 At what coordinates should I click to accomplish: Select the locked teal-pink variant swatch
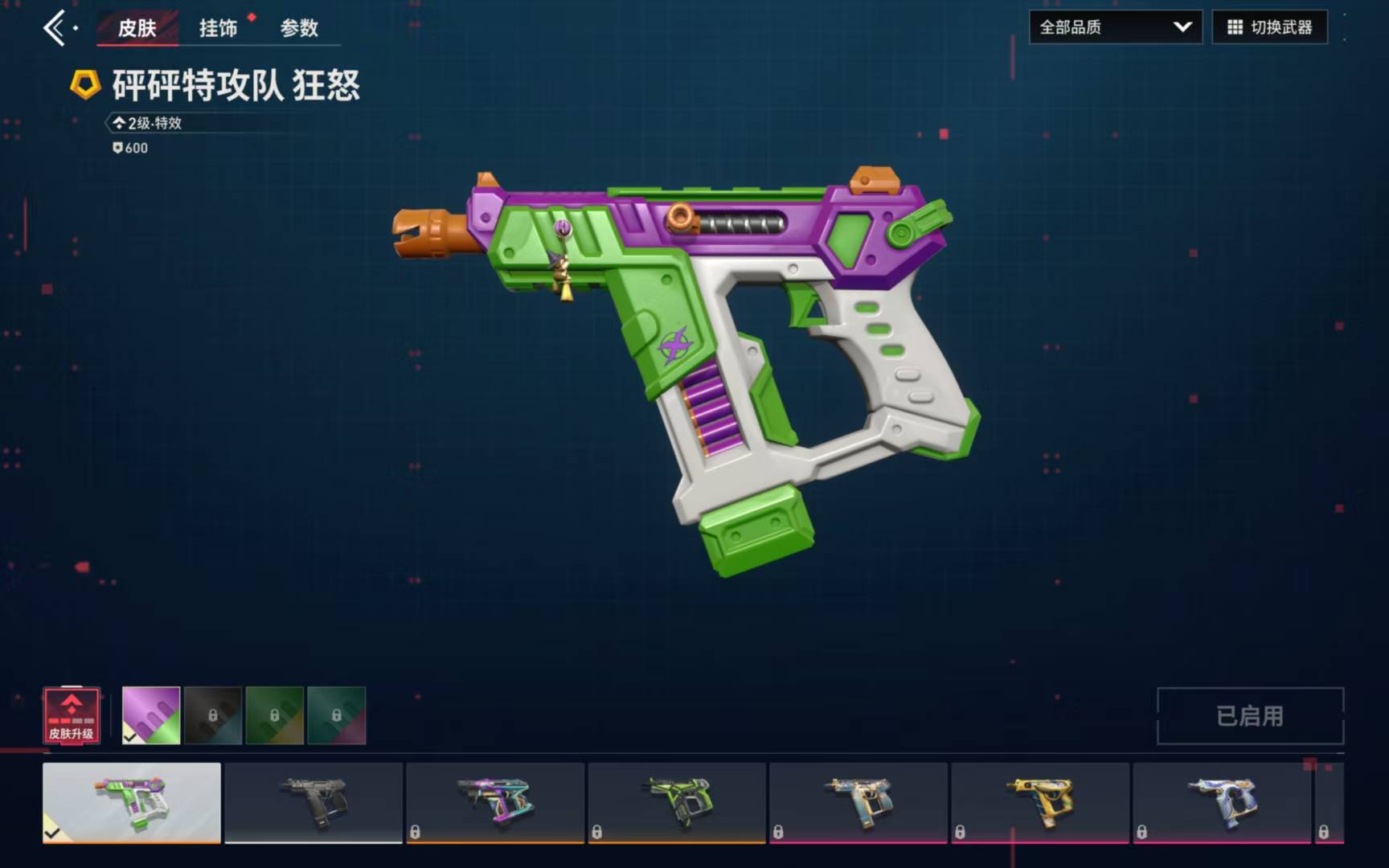pos(337,715)
